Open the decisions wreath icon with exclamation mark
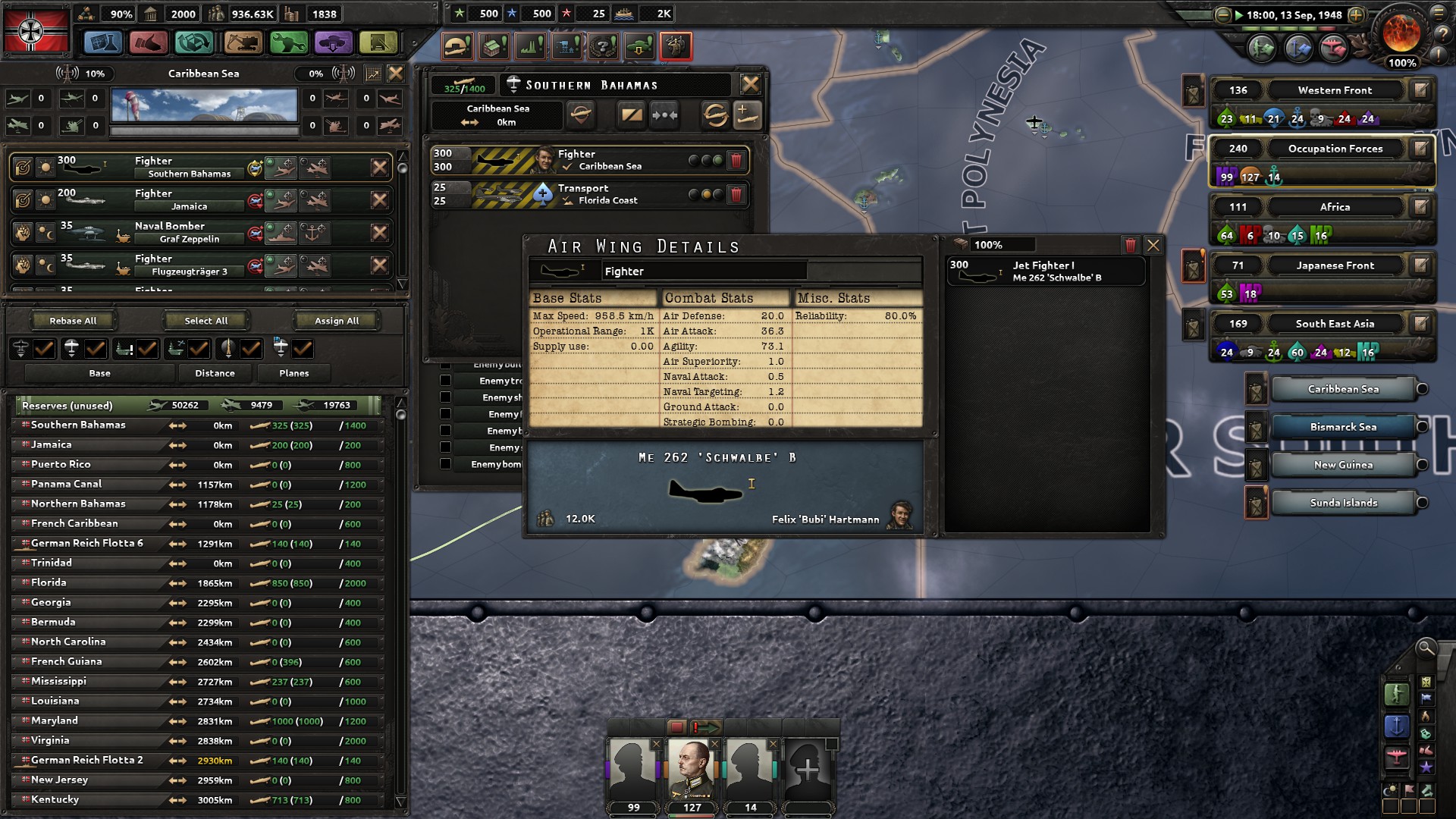 tap(602, 46)
